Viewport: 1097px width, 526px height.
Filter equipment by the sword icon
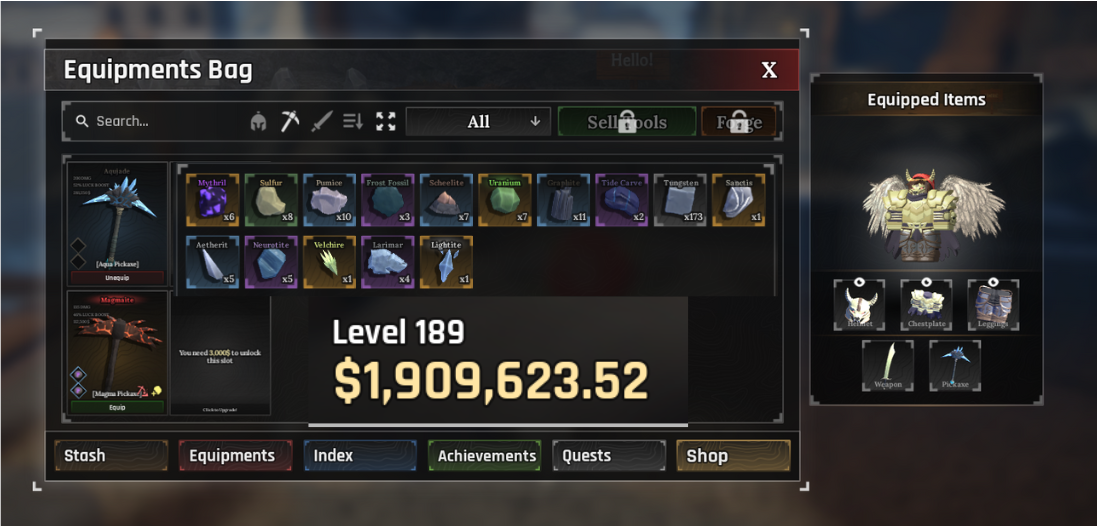pos(321,122)
